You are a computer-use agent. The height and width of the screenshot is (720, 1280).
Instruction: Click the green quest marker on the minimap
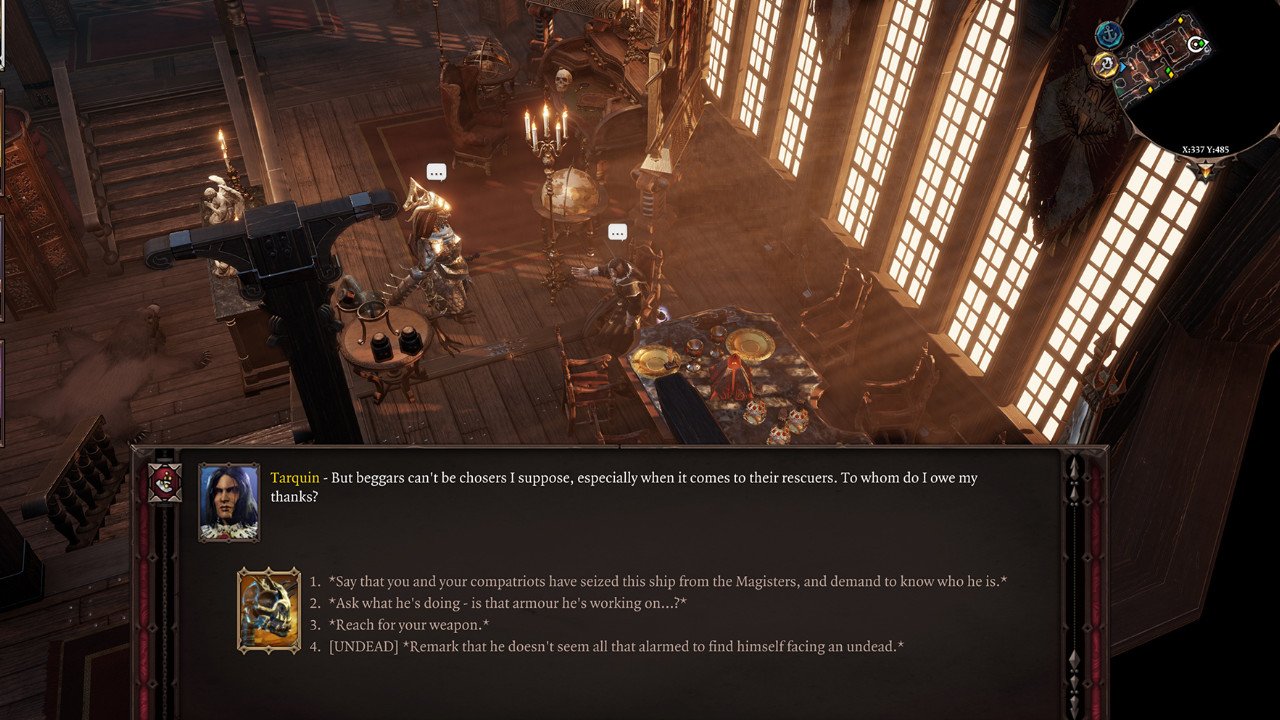1168,71
